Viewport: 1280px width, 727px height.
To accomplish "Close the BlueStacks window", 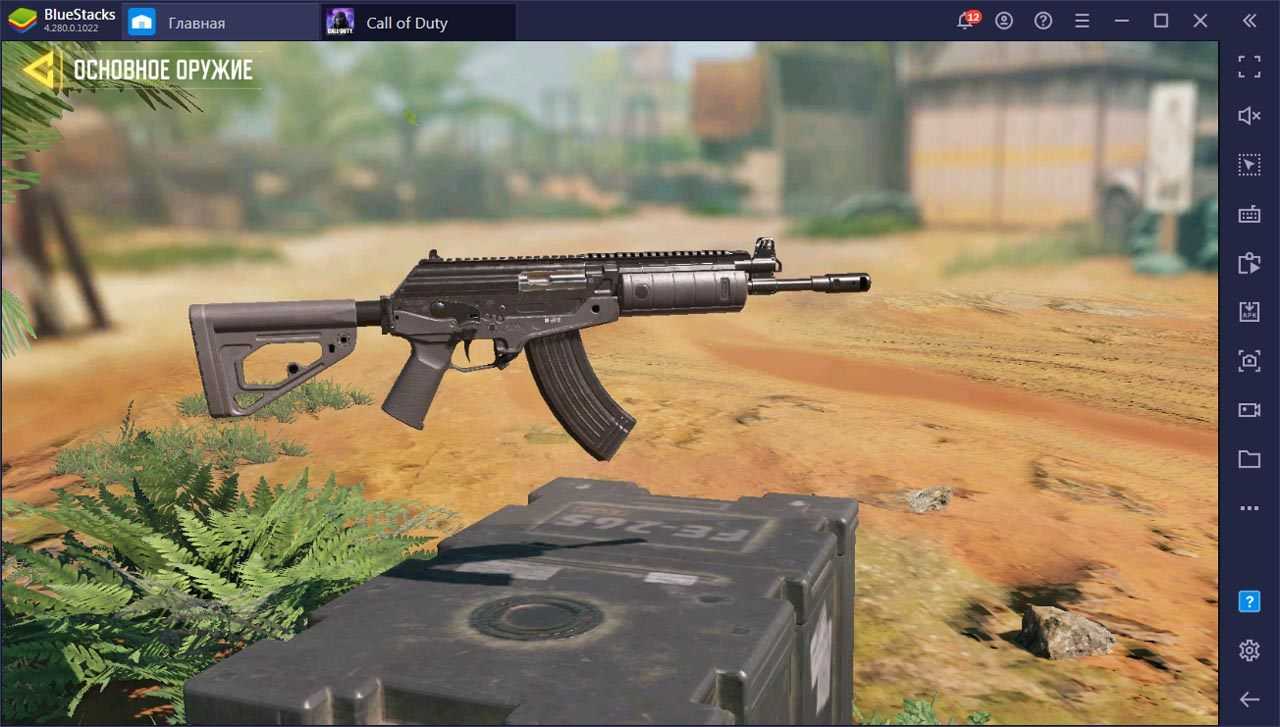I will click(1200, 21).
